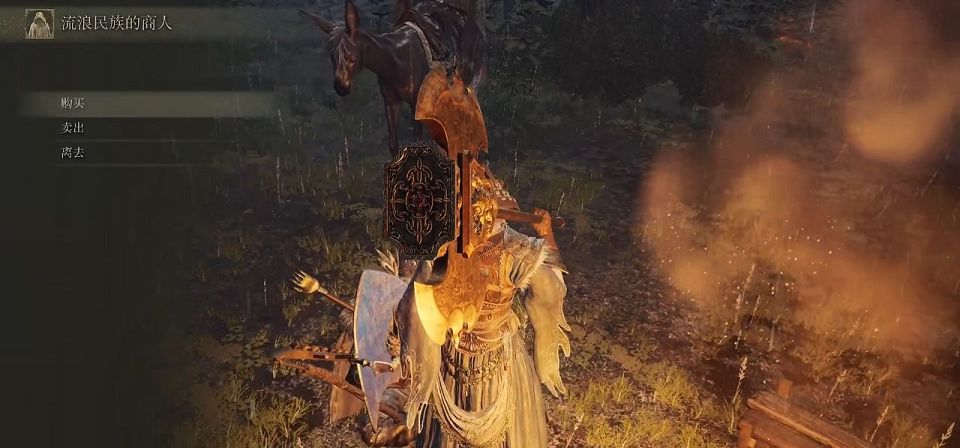Screen dimensions: 960x448
Task: Choose the 卖出 (Sell) menu option
Action: pyautogui.click(x=72, y=128)
